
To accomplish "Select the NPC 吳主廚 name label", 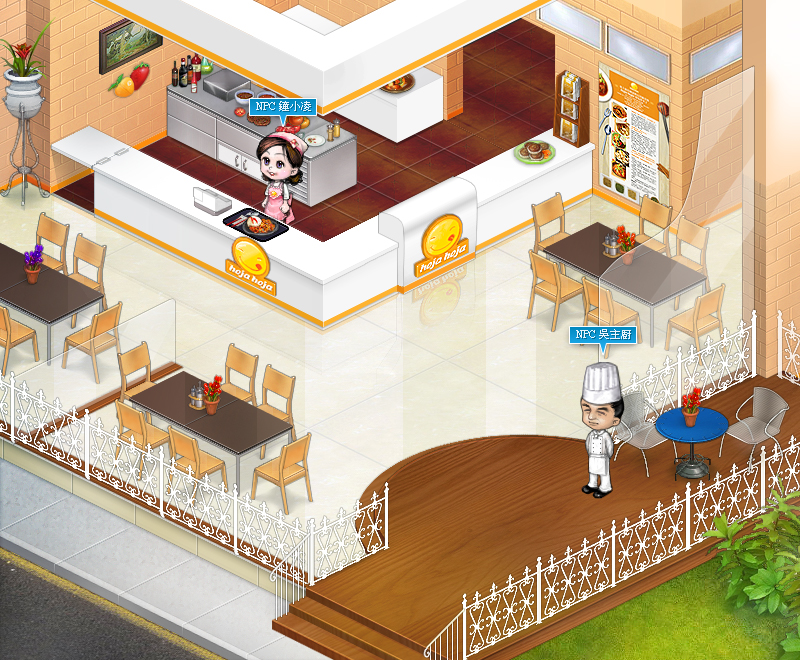I will [x=603, y=335].
